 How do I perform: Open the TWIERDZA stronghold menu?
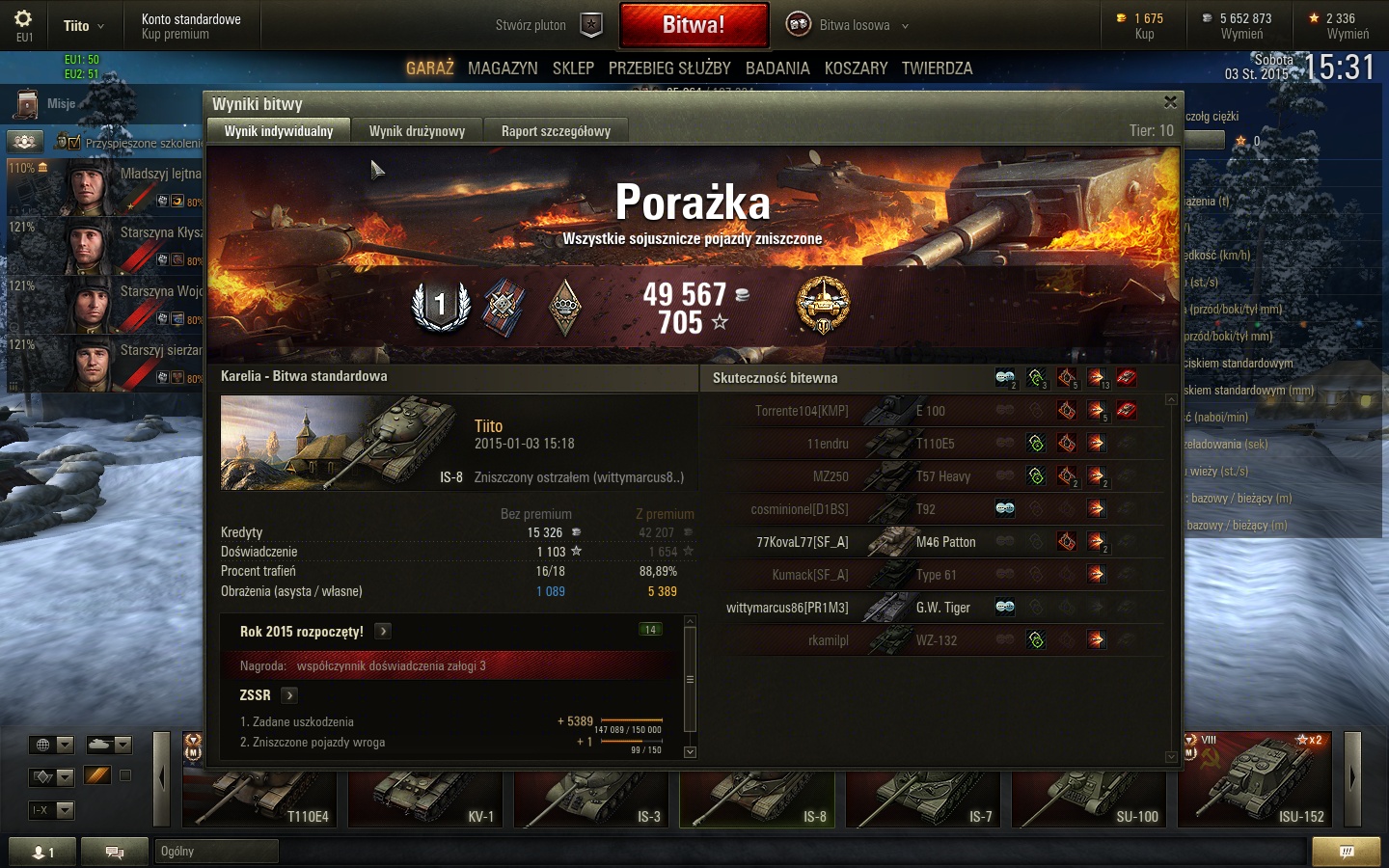click(x=937, y=68)
